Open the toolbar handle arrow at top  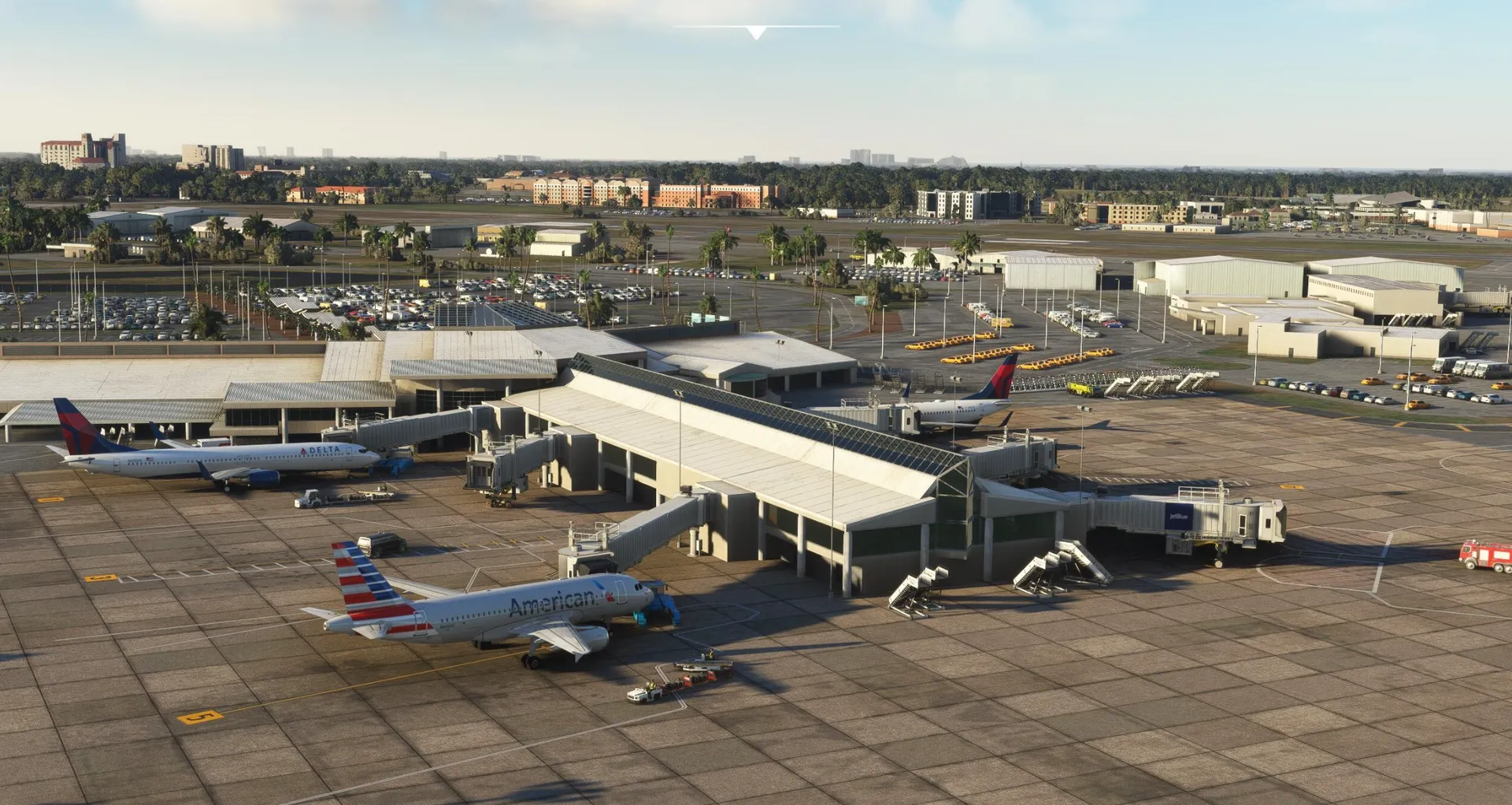click(756, 32)
